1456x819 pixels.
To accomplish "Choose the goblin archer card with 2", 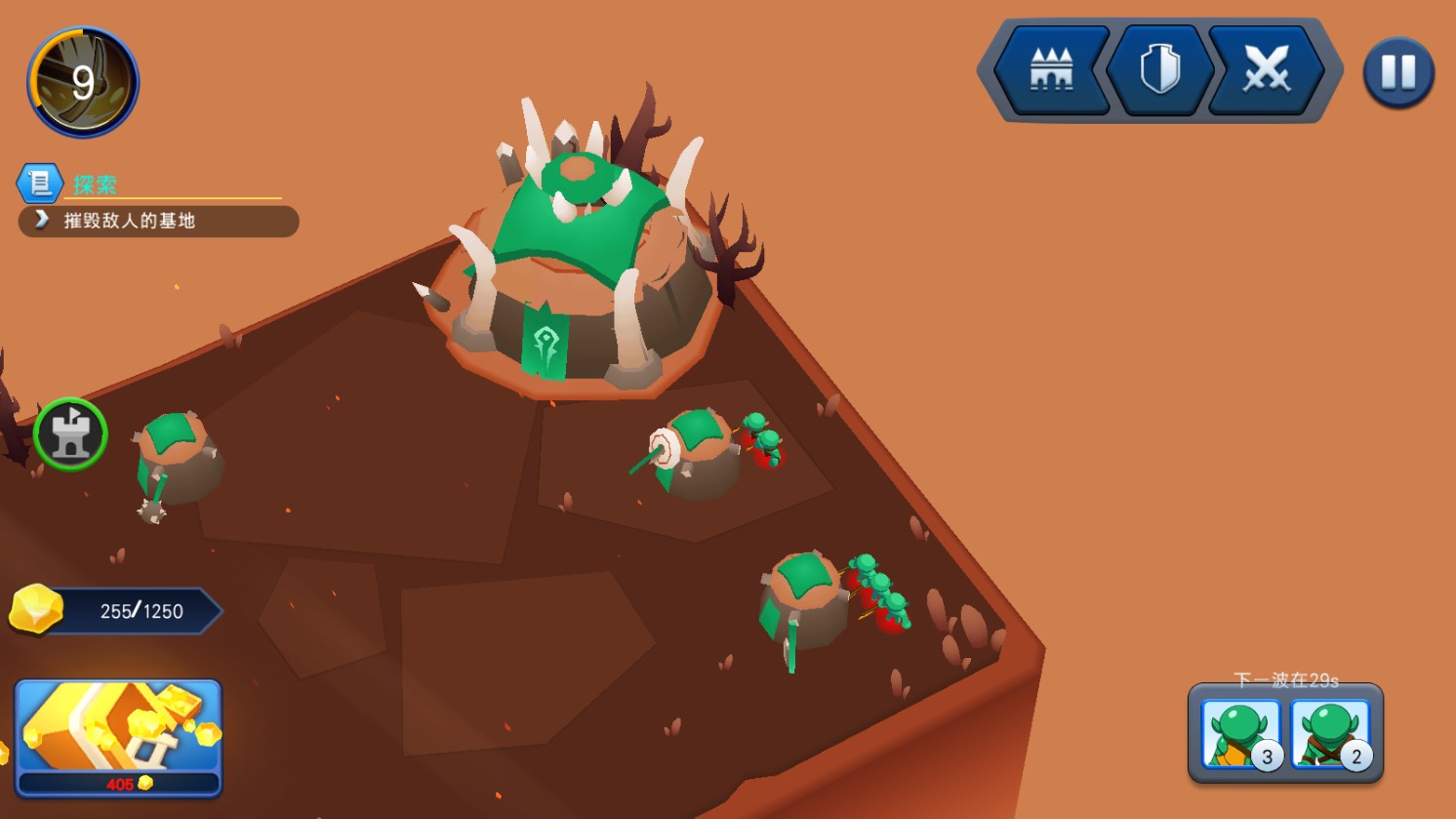I will pos(1329,735).
